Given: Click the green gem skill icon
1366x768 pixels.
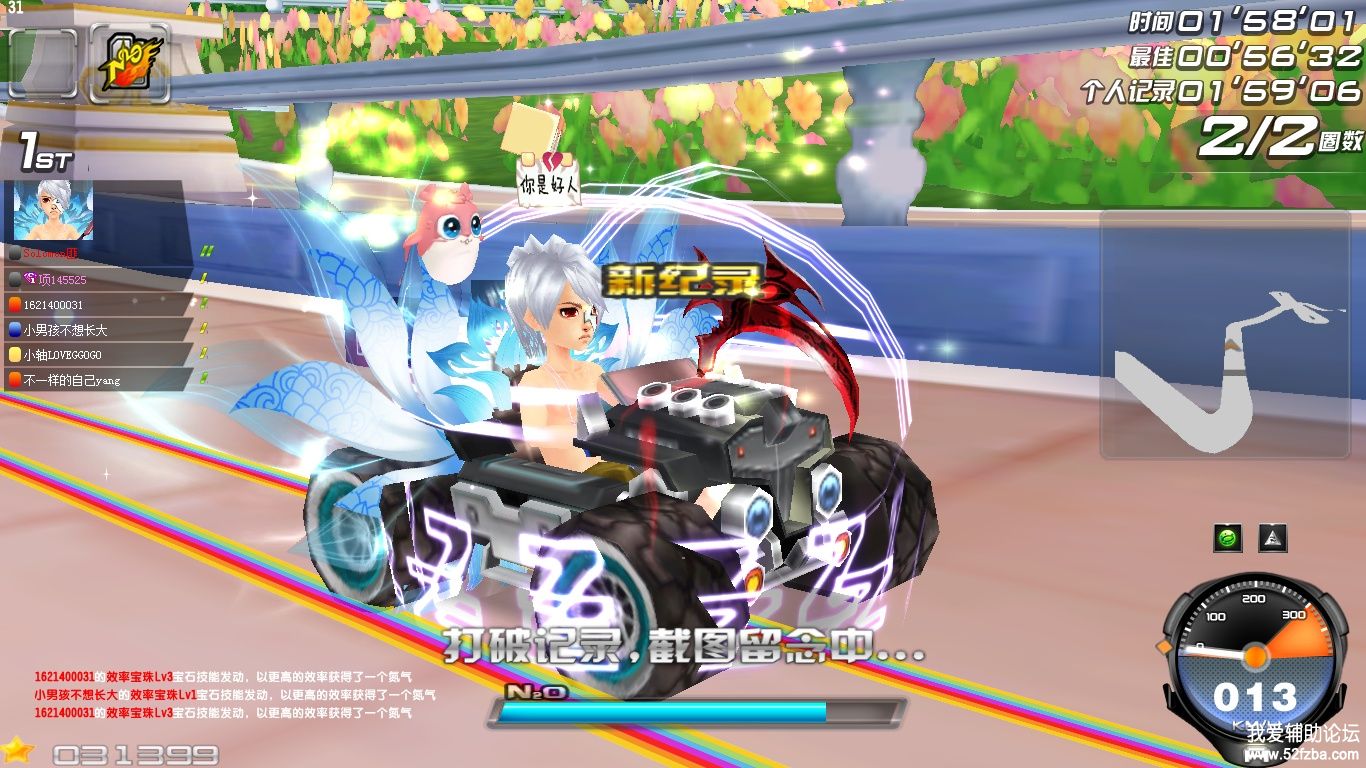Looking at the screenshot, I should (x=1228, y=538).
